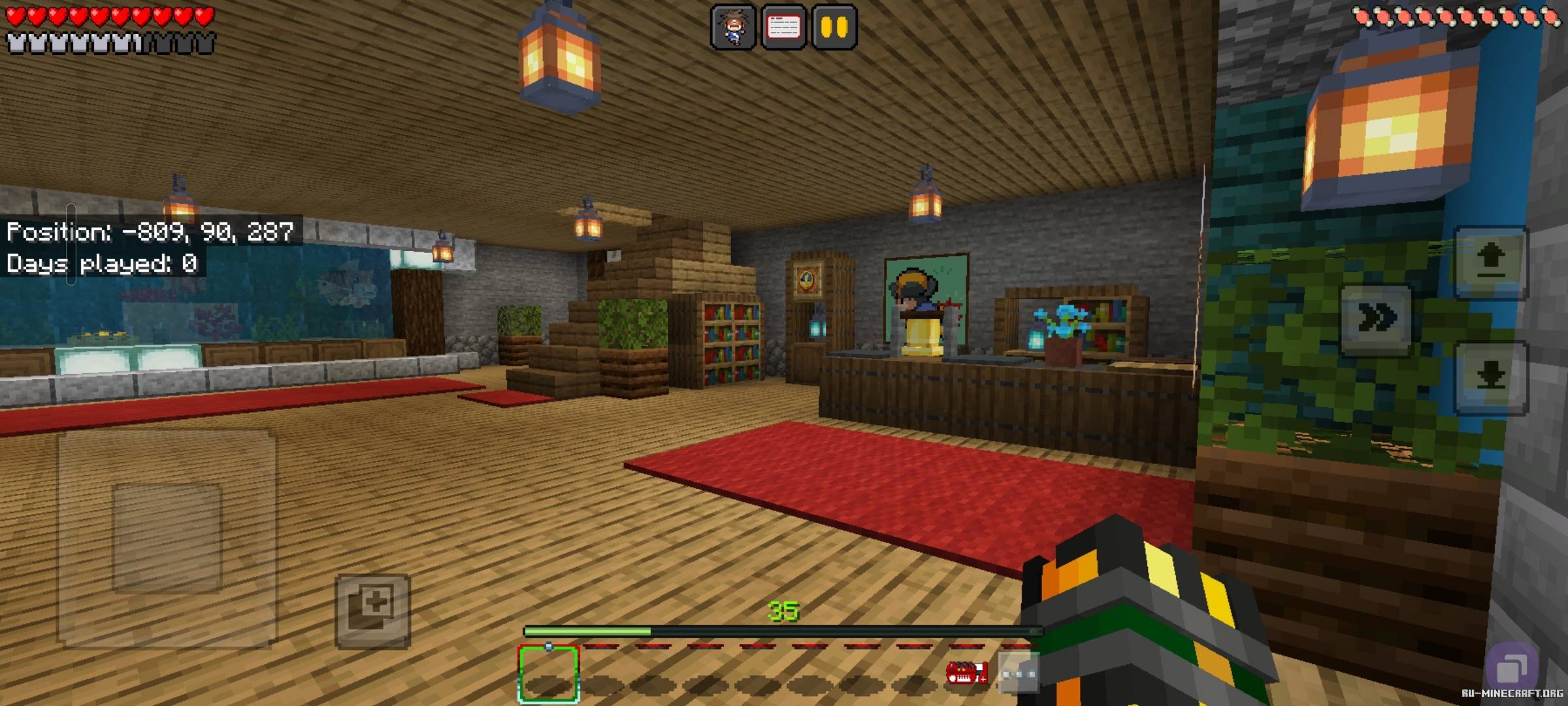Open the chat message button

pyautogui.click(x=783, y=27)
